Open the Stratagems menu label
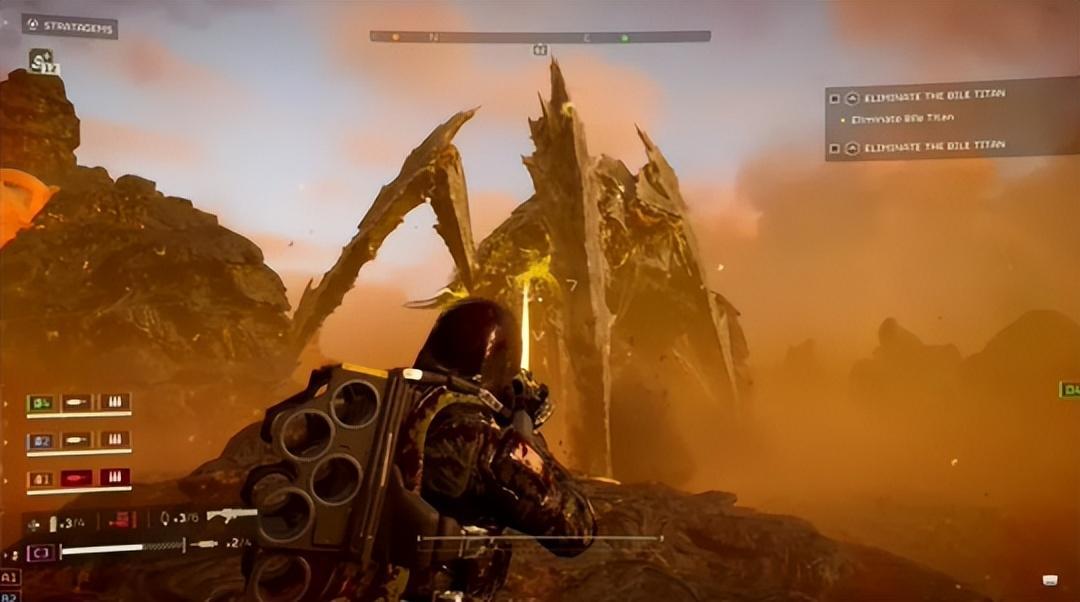This screenshot has width=1080, height=602. 70,26
